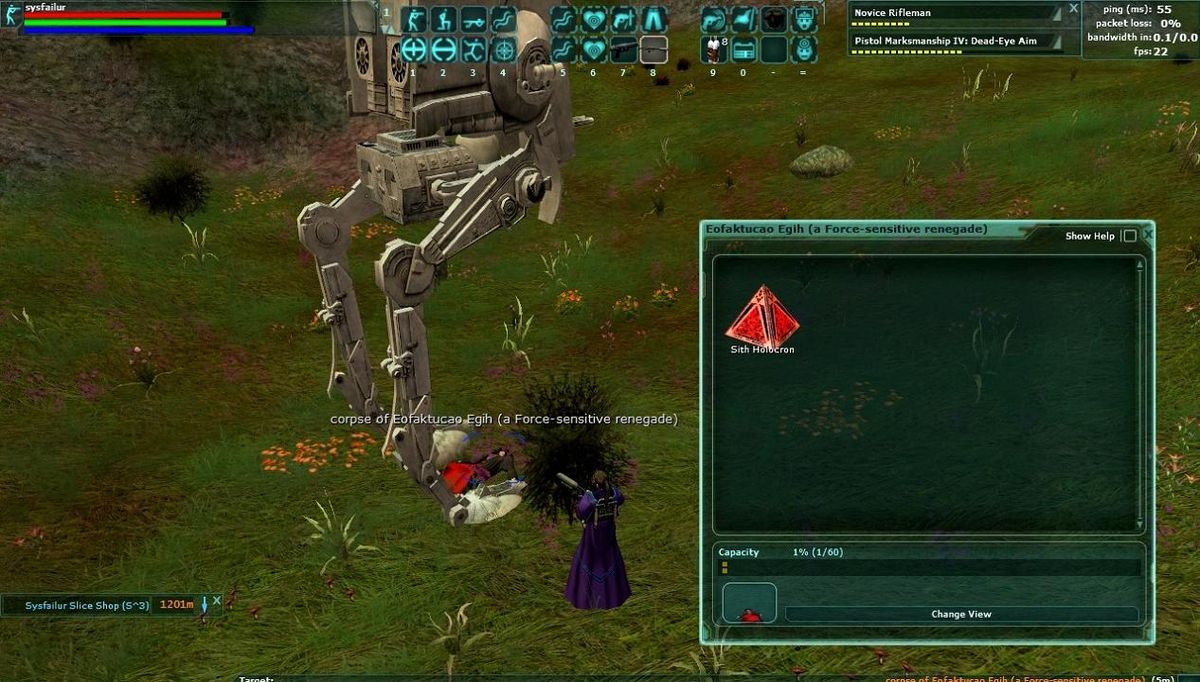The image size is (1200, 682).
Task: Activate the standing rifleman shooting ability
Action: tap(414, 19)
